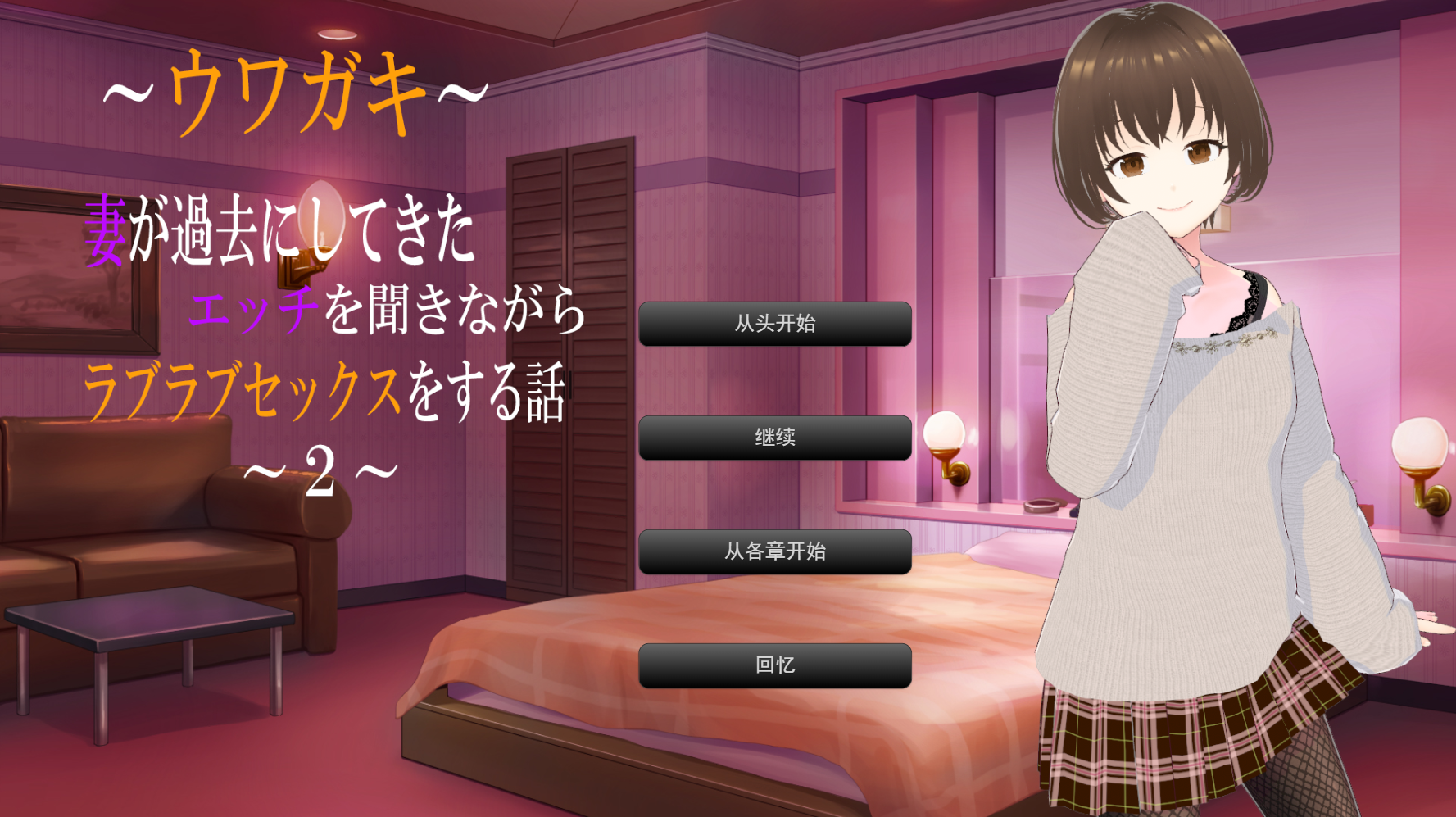Screen dimensions: 1456x817
Task: Start from the beginning with 从头开始
Action: pos(774,324)
